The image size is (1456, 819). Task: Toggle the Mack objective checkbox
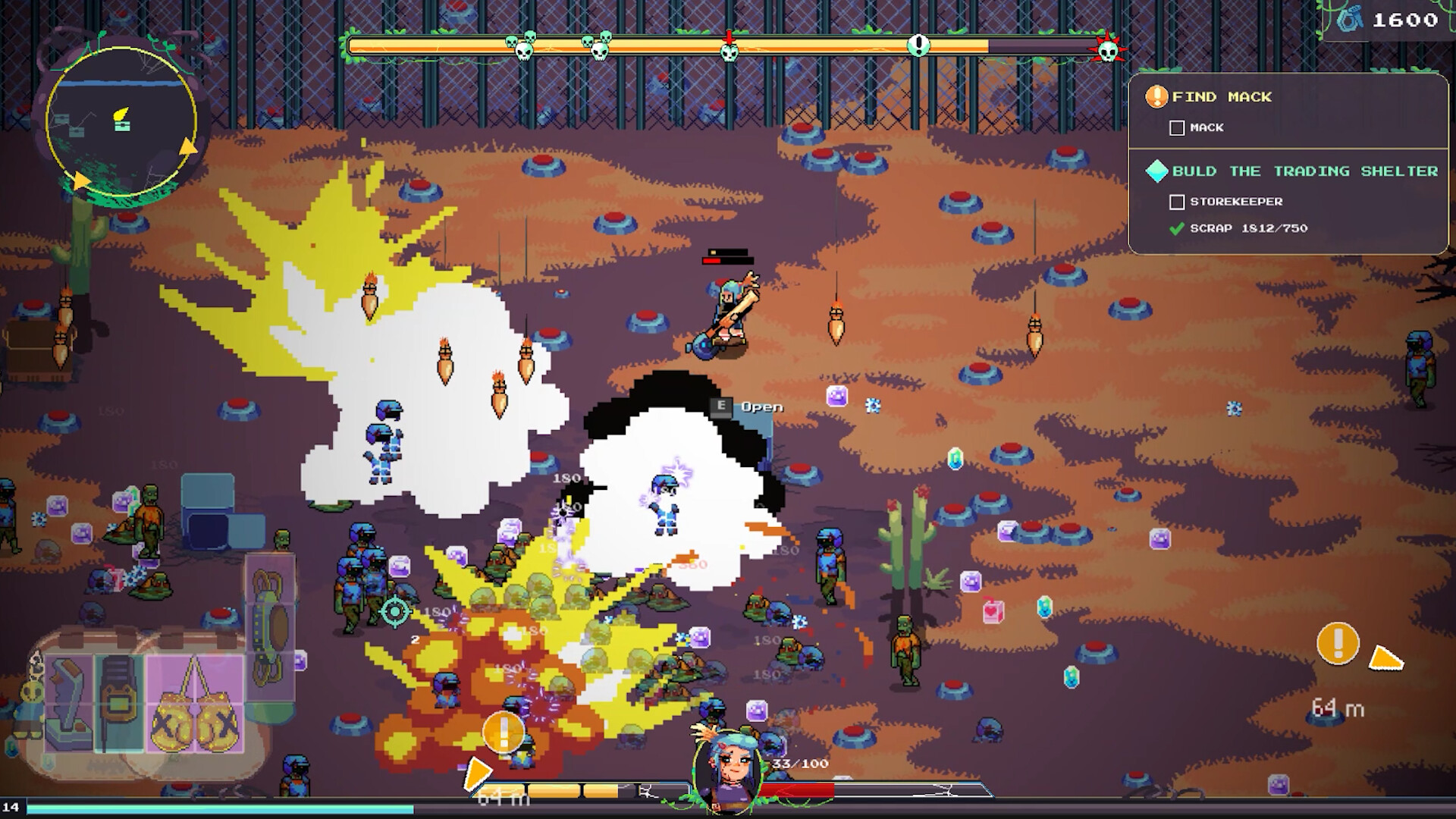click(x=1177, y=128)
